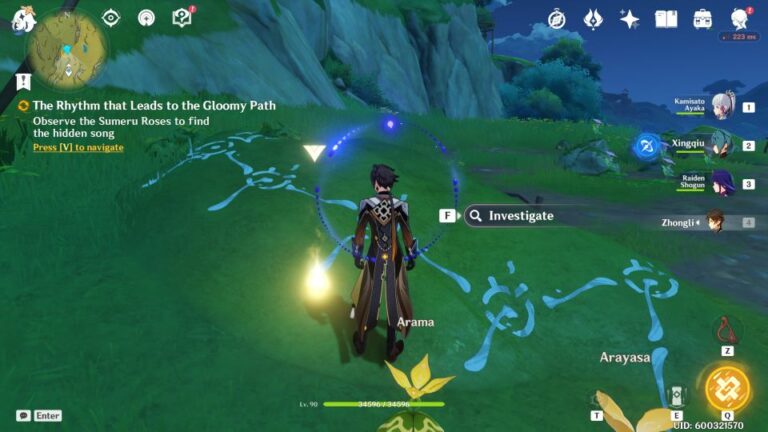
Task: Open the Paimon menu
Action: tap(22, 19)
